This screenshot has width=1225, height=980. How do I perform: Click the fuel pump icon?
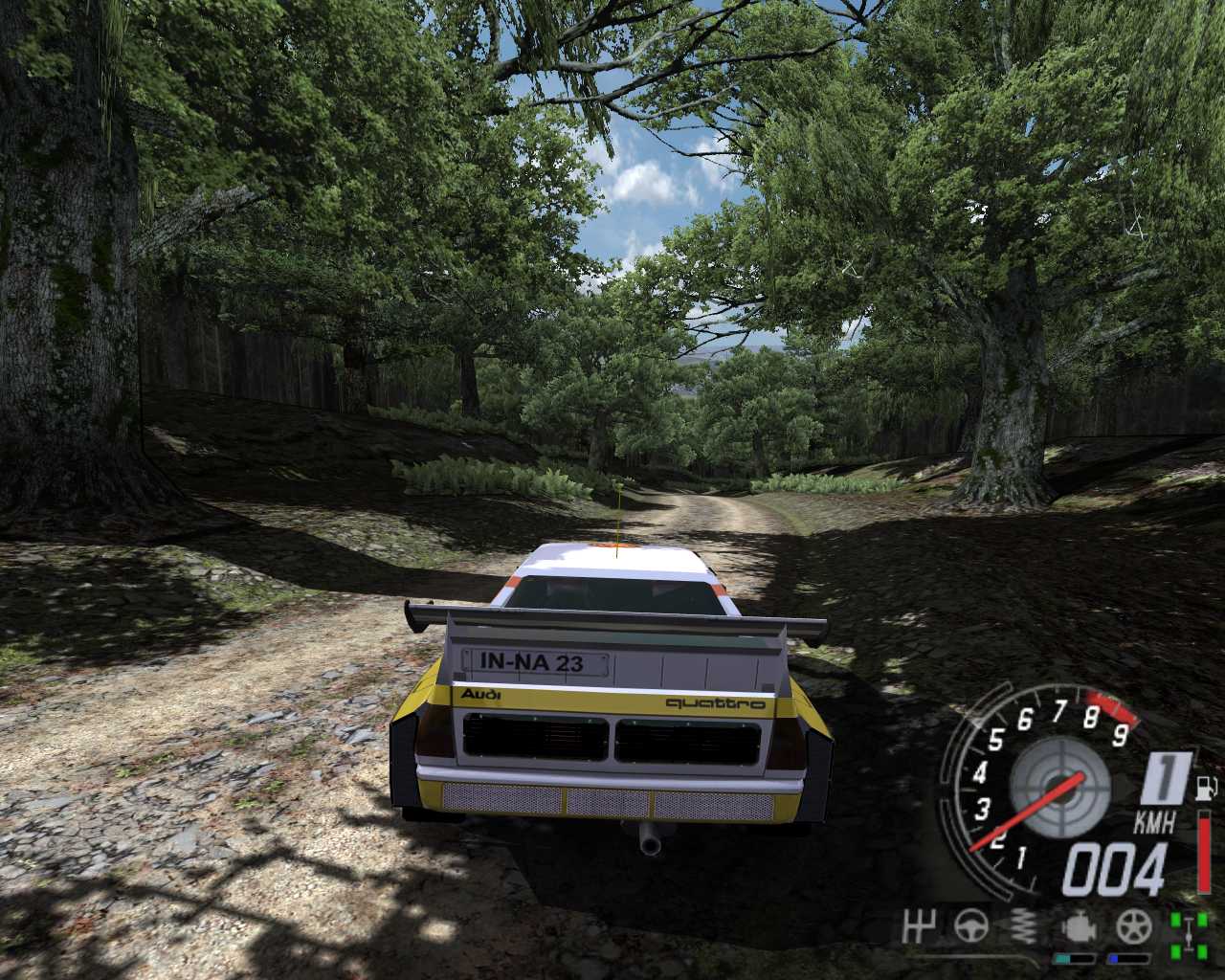(x=1205, y=788)
